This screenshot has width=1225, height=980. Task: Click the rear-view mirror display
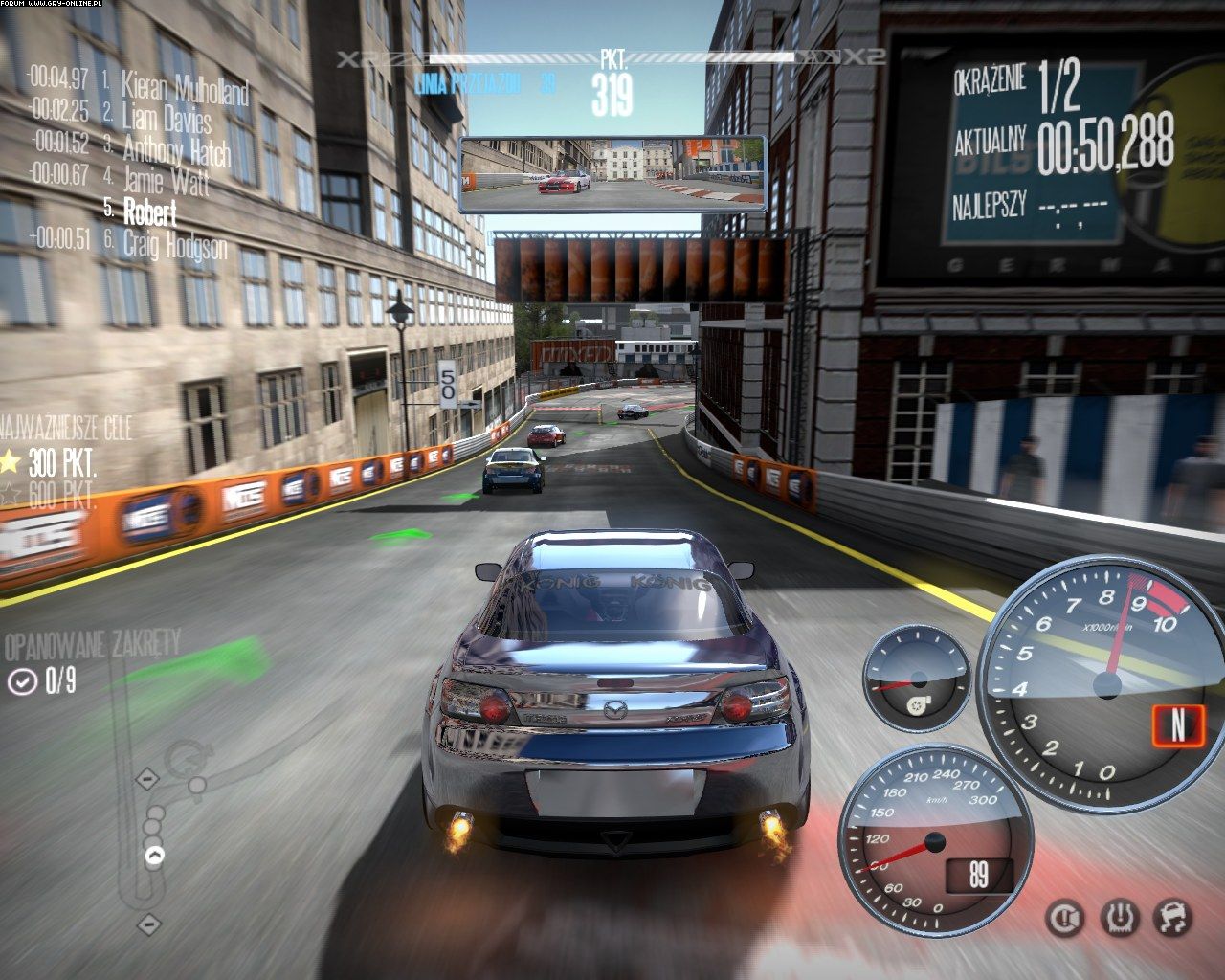tap(612, 174)
